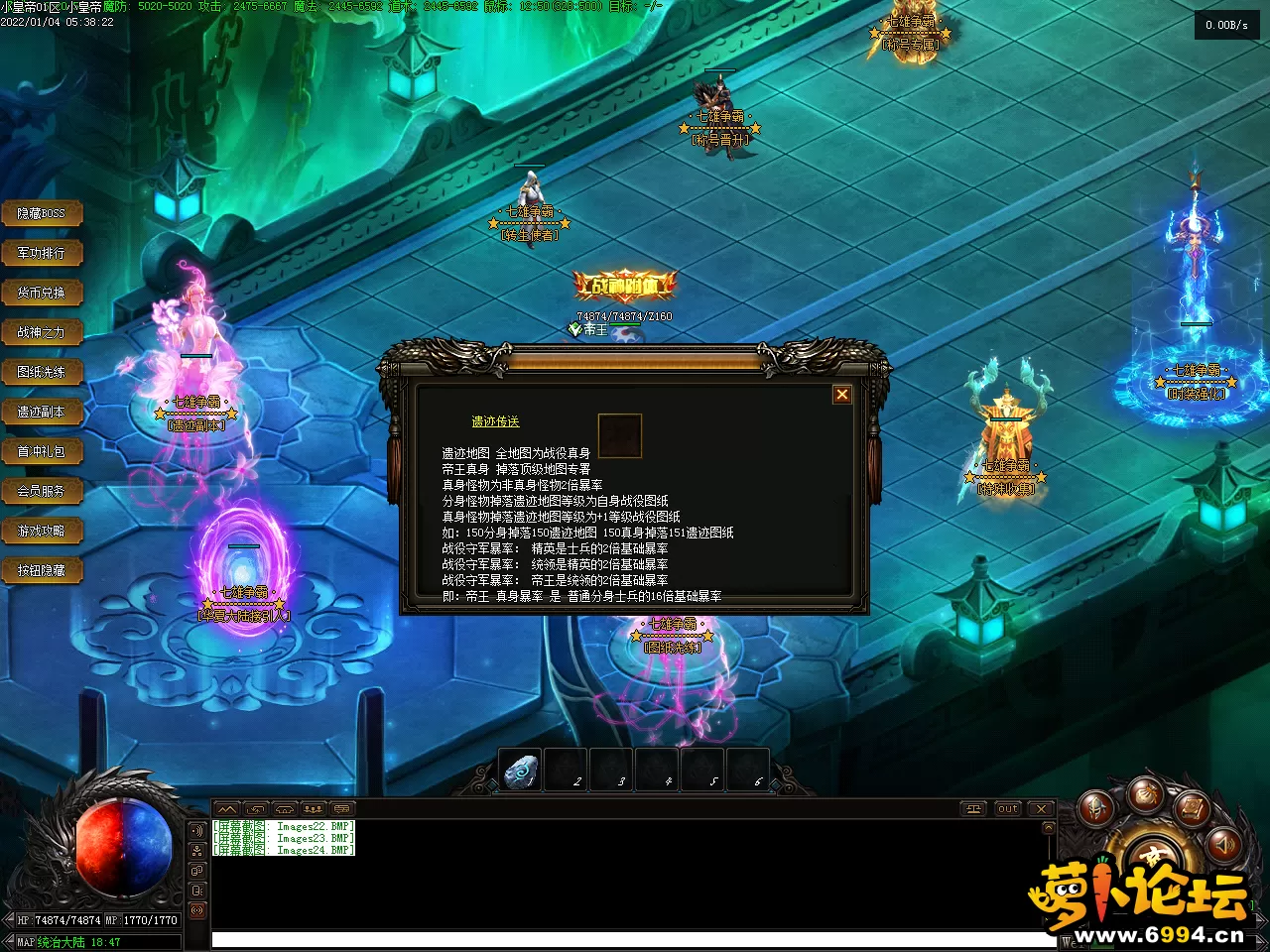Open the 隐藏BOSS menu button
Screen dimensions: 1270x952
click(41, 213)
